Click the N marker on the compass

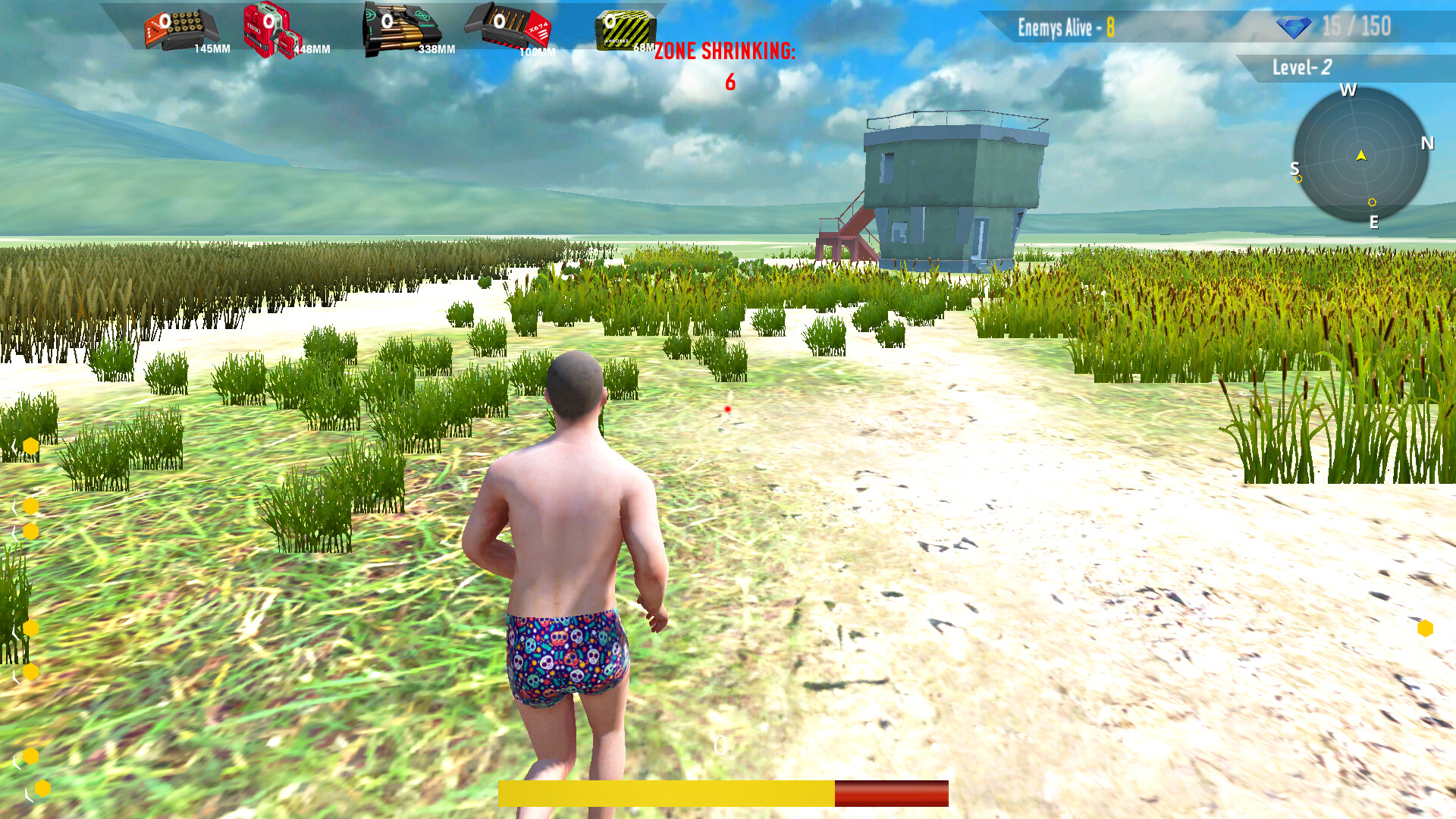[x=1429, y=142]
